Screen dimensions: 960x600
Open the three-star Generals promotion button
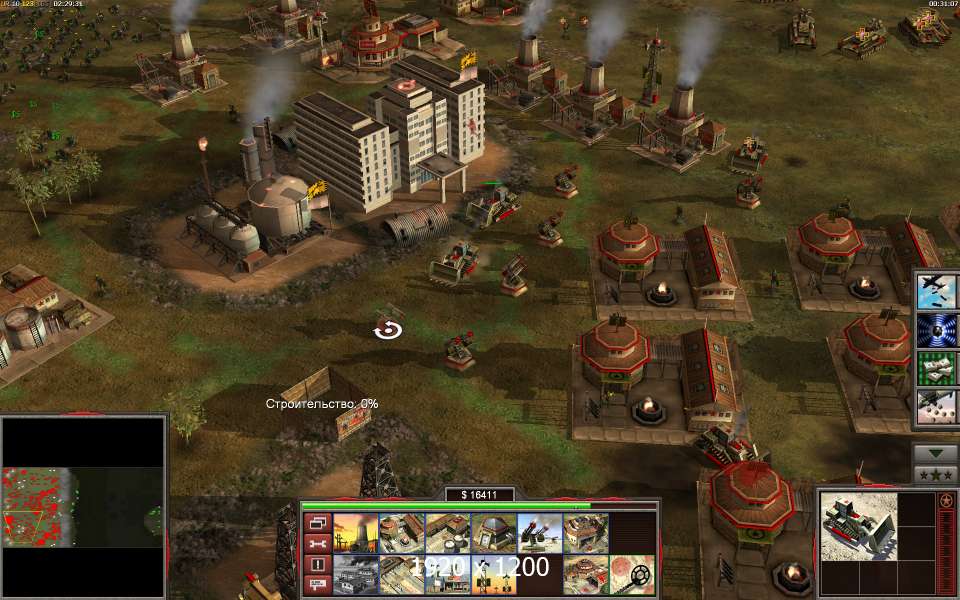click(x=935, y=474)
